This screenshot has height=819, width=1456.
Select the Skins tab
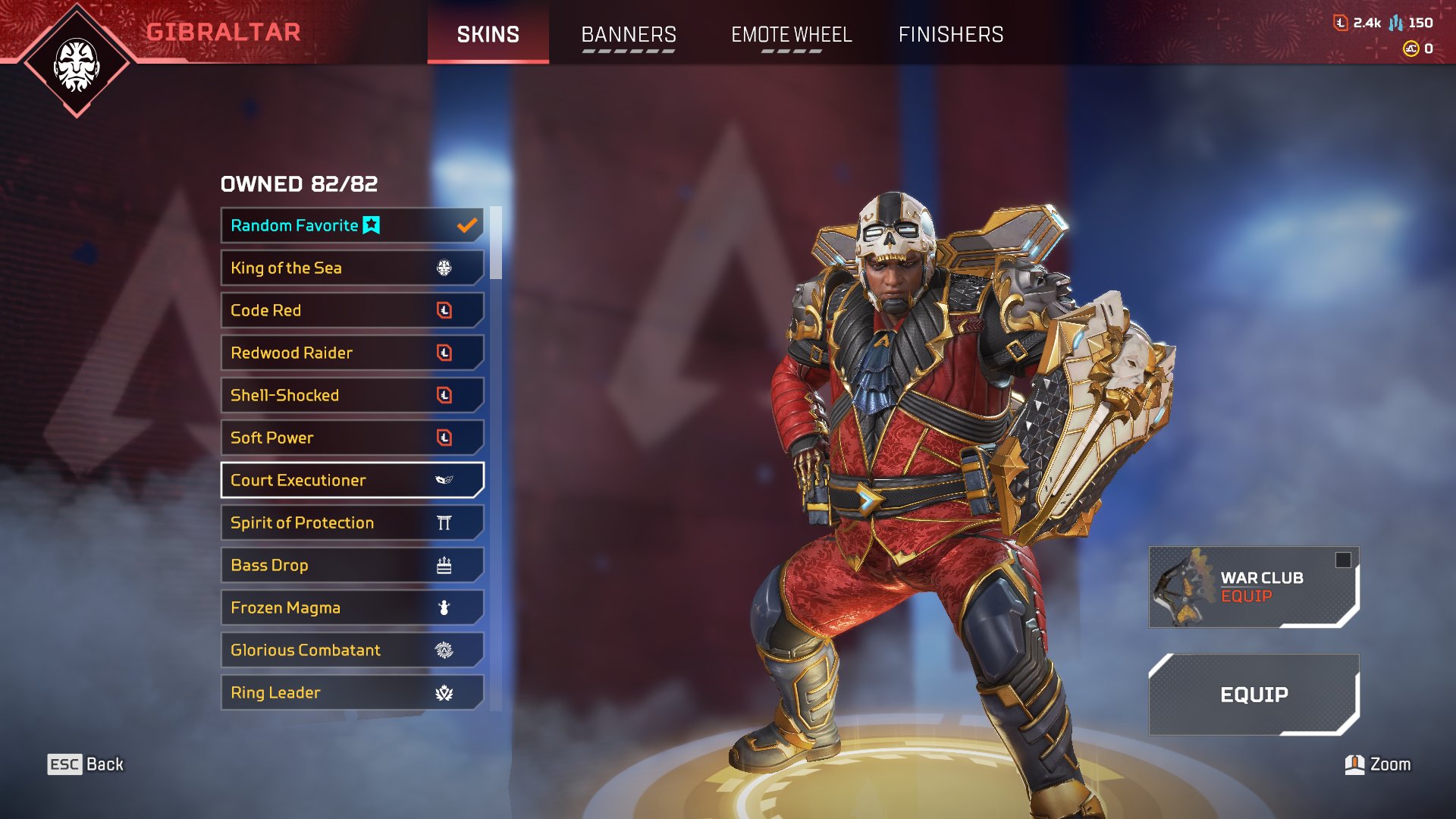(x=488, y=35)
